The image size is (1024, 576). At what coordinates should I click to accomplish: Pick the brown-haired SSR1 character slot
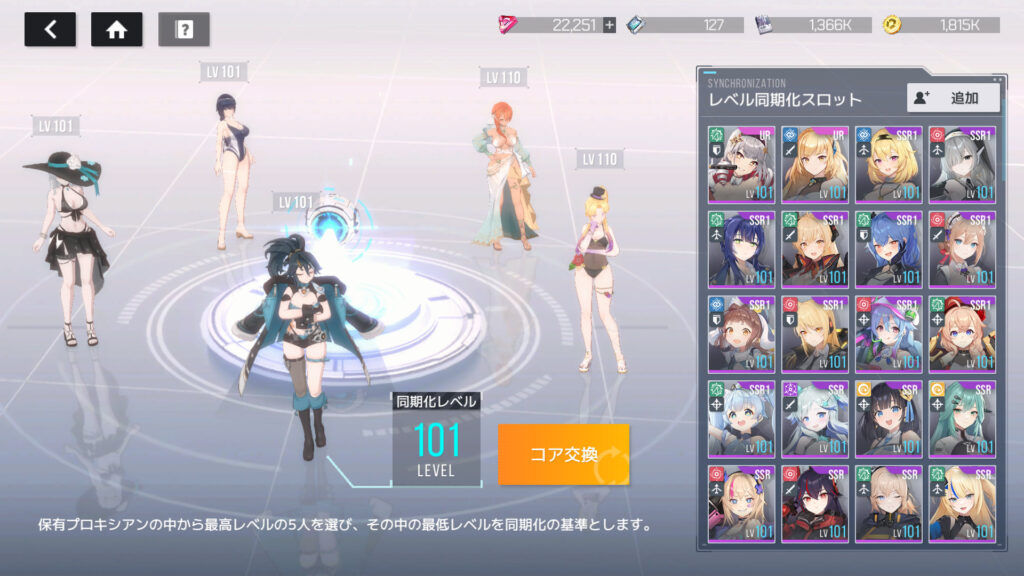(742, 334)
